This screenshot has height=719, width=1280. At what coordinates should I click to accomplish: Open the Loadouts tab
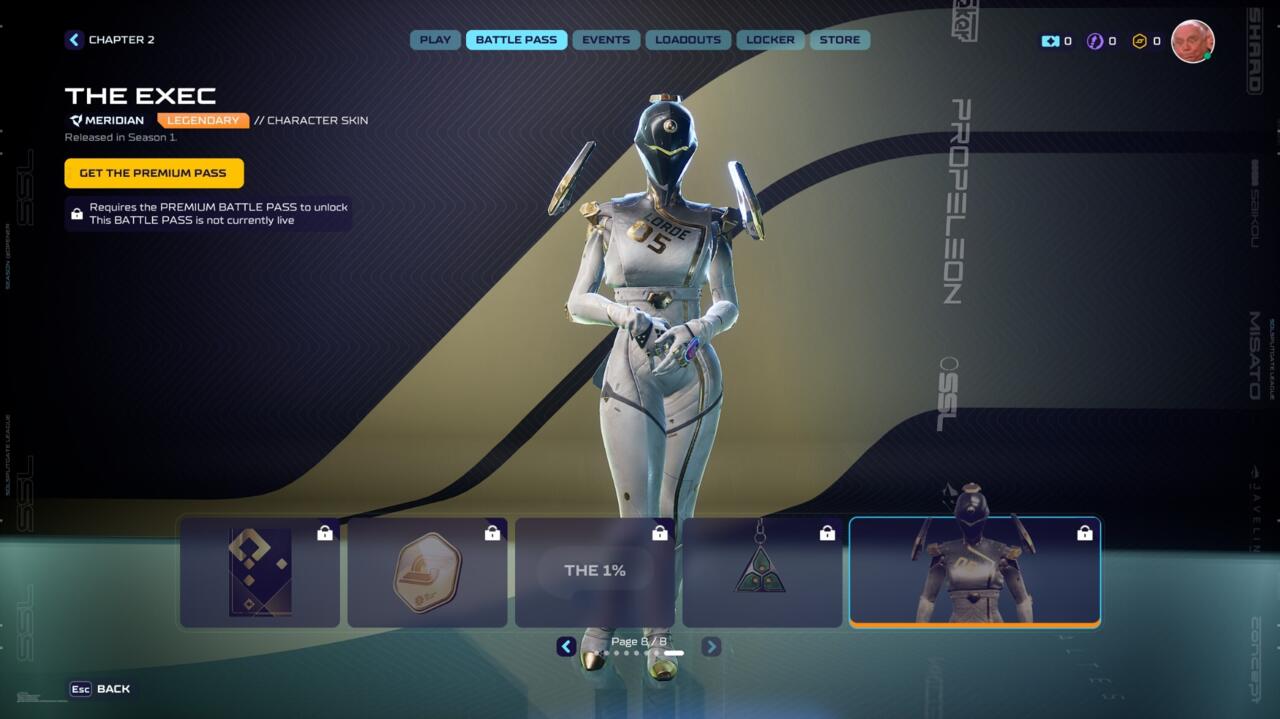[x=688, y=40]
